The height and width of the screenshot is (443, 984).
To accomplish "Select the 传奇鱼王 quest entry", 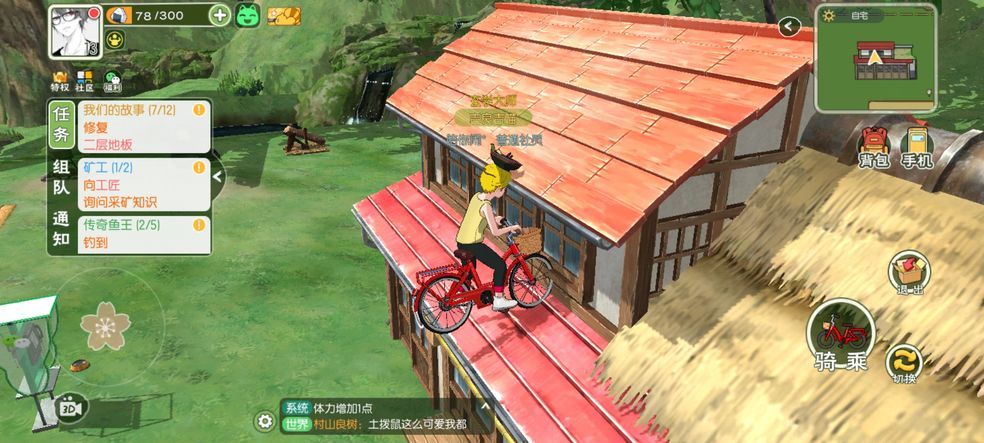I will click(x=144, y=234).
